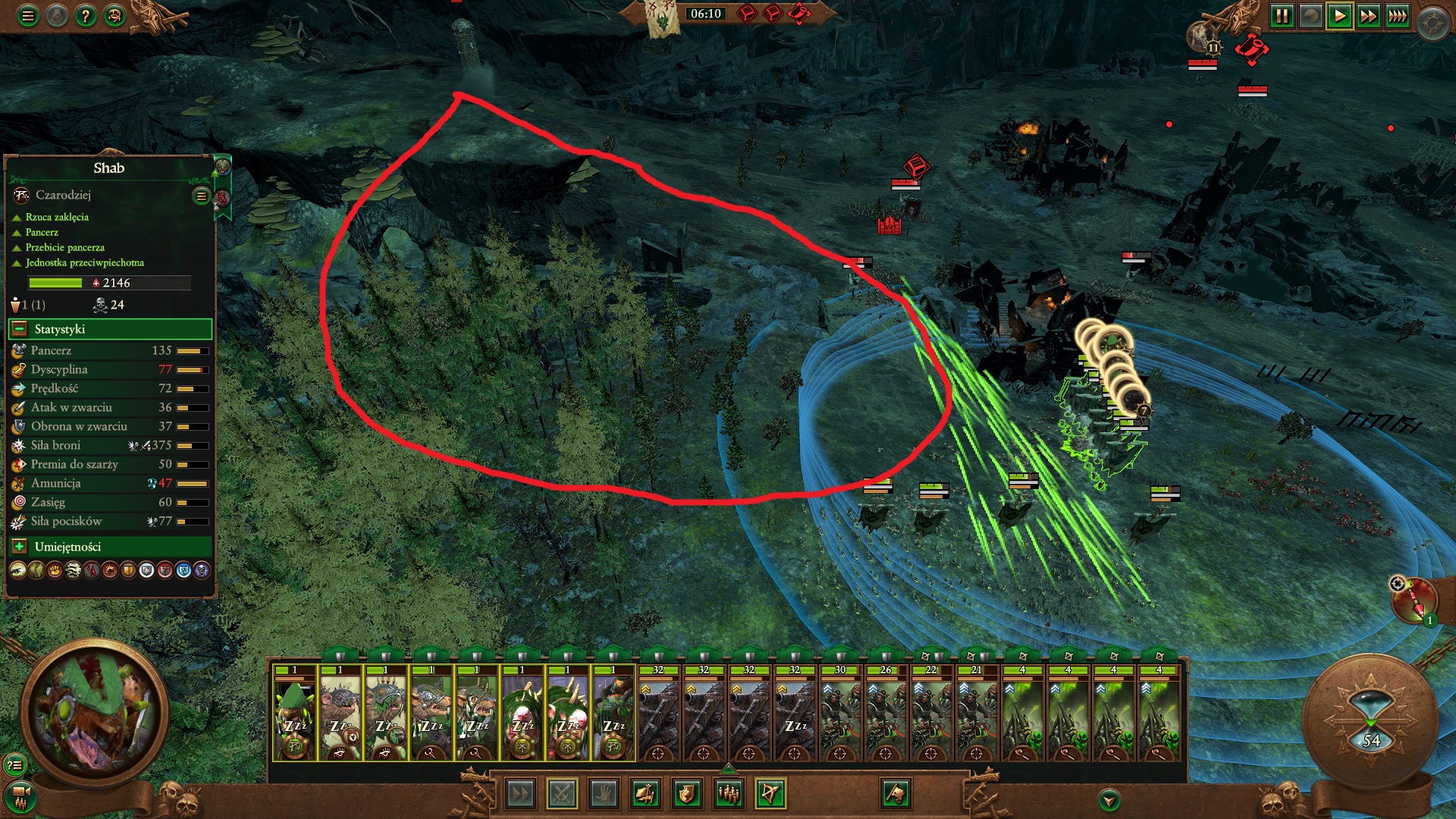The width and height of the screenshot is (1456, 819).
Task: Click the help question-mark icon
Action: (x=85, y=14)
